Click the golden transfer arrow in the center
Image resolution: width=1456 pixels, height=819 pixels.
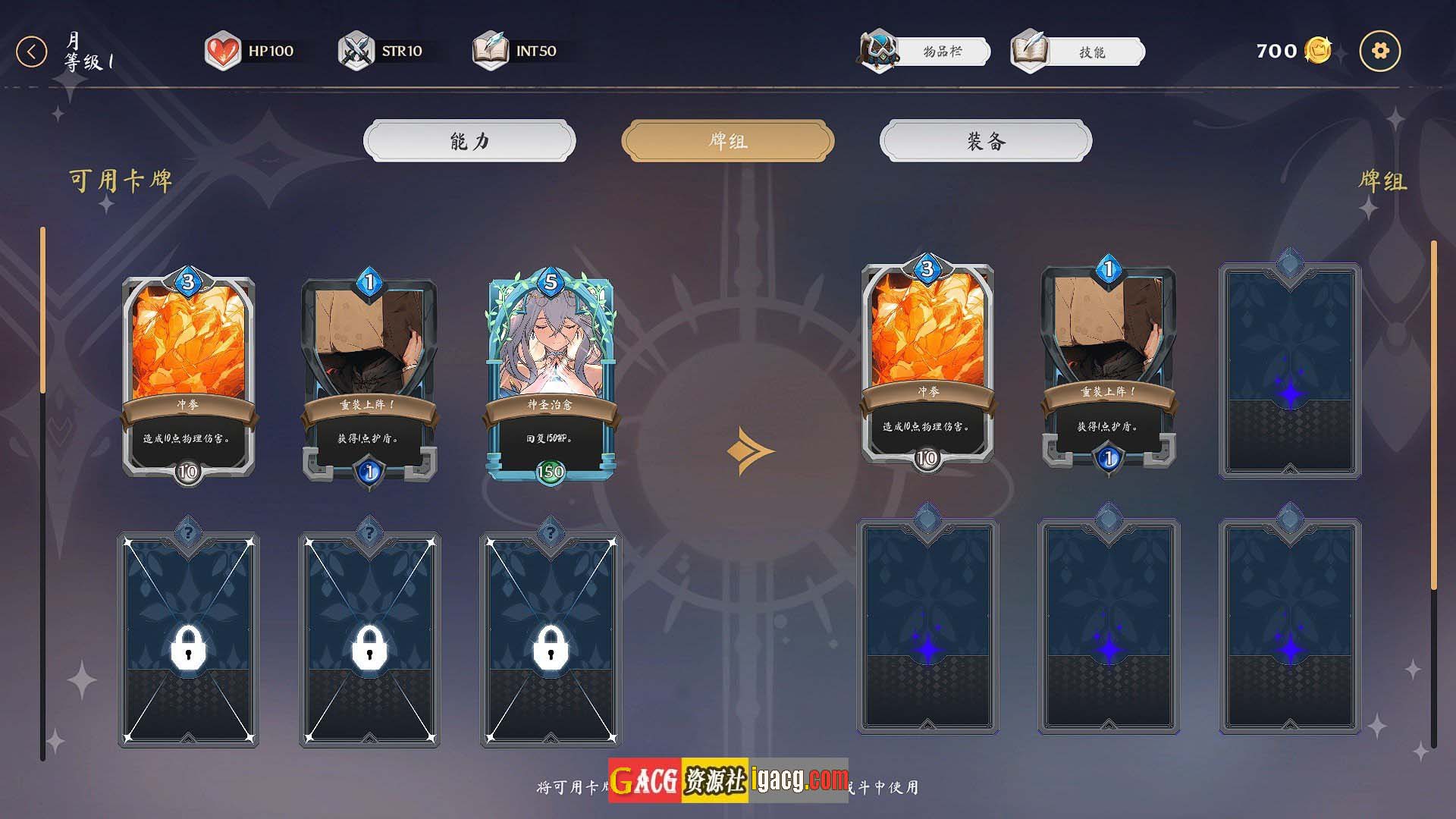tap(749, 451)
